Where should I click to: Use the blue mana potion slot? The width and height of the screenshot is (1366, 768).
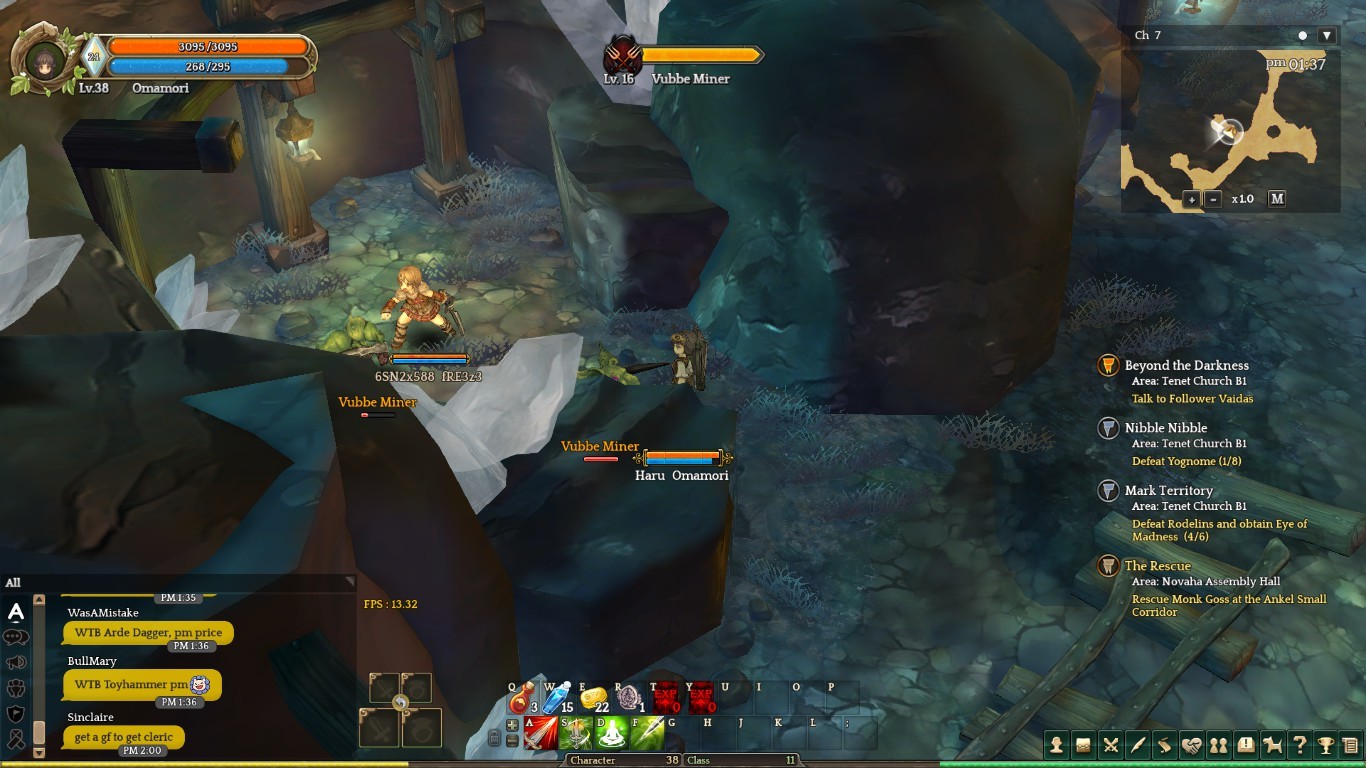coord(556,697)
